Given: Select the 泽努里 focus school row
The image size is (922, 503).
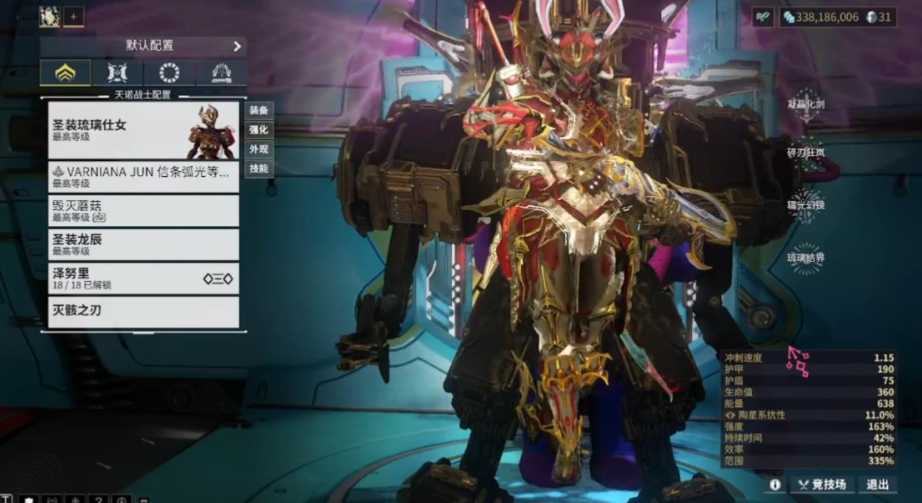Looking at the screenshot, I should 143,279.
